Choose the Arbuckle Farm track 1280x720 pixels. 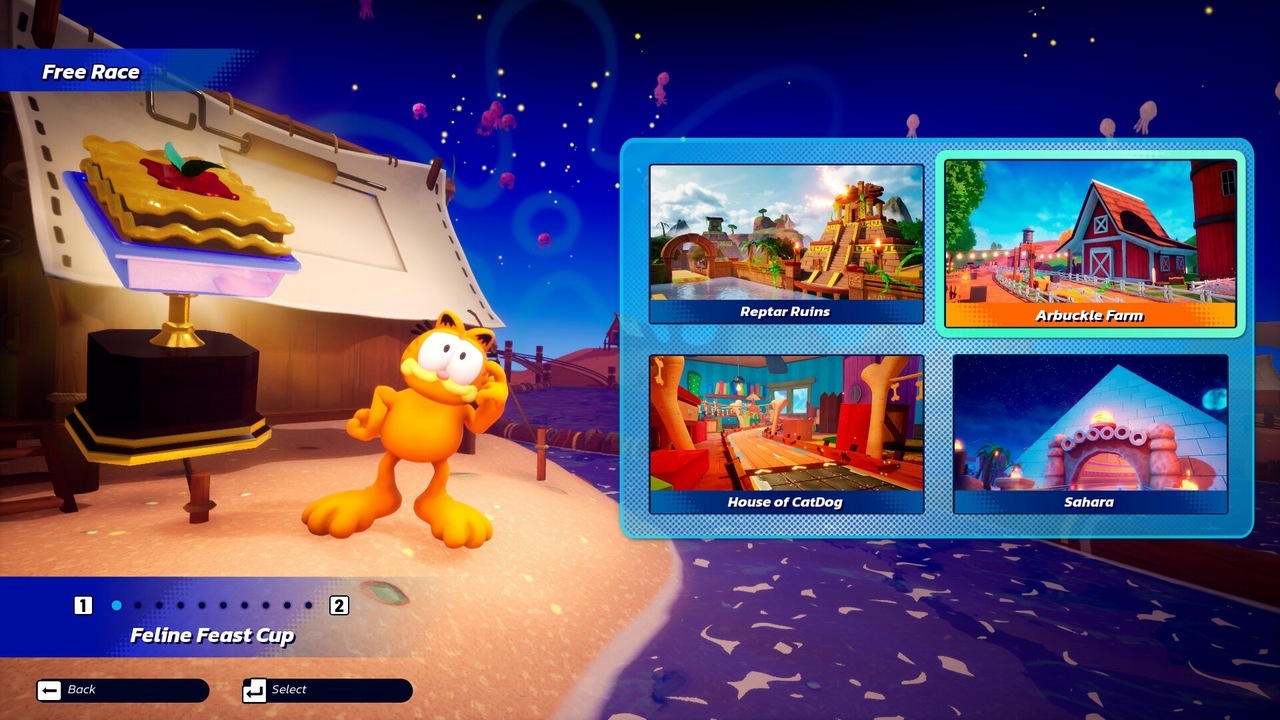(1090, 245)
